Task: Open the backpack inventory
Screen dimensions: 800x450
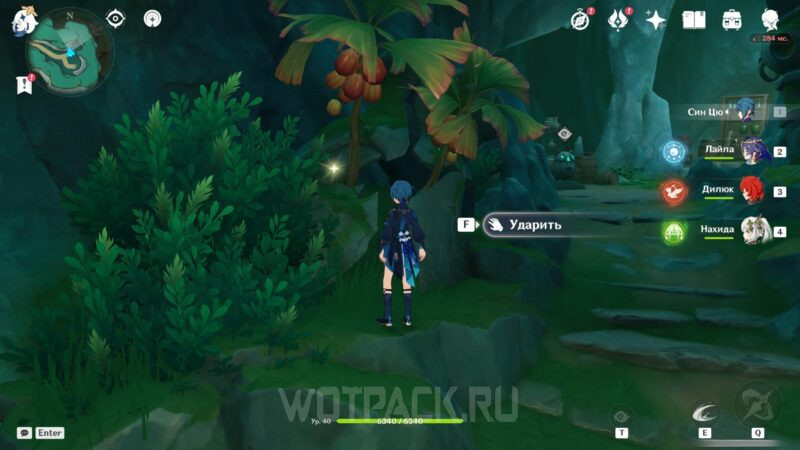Action: [732, 19]
